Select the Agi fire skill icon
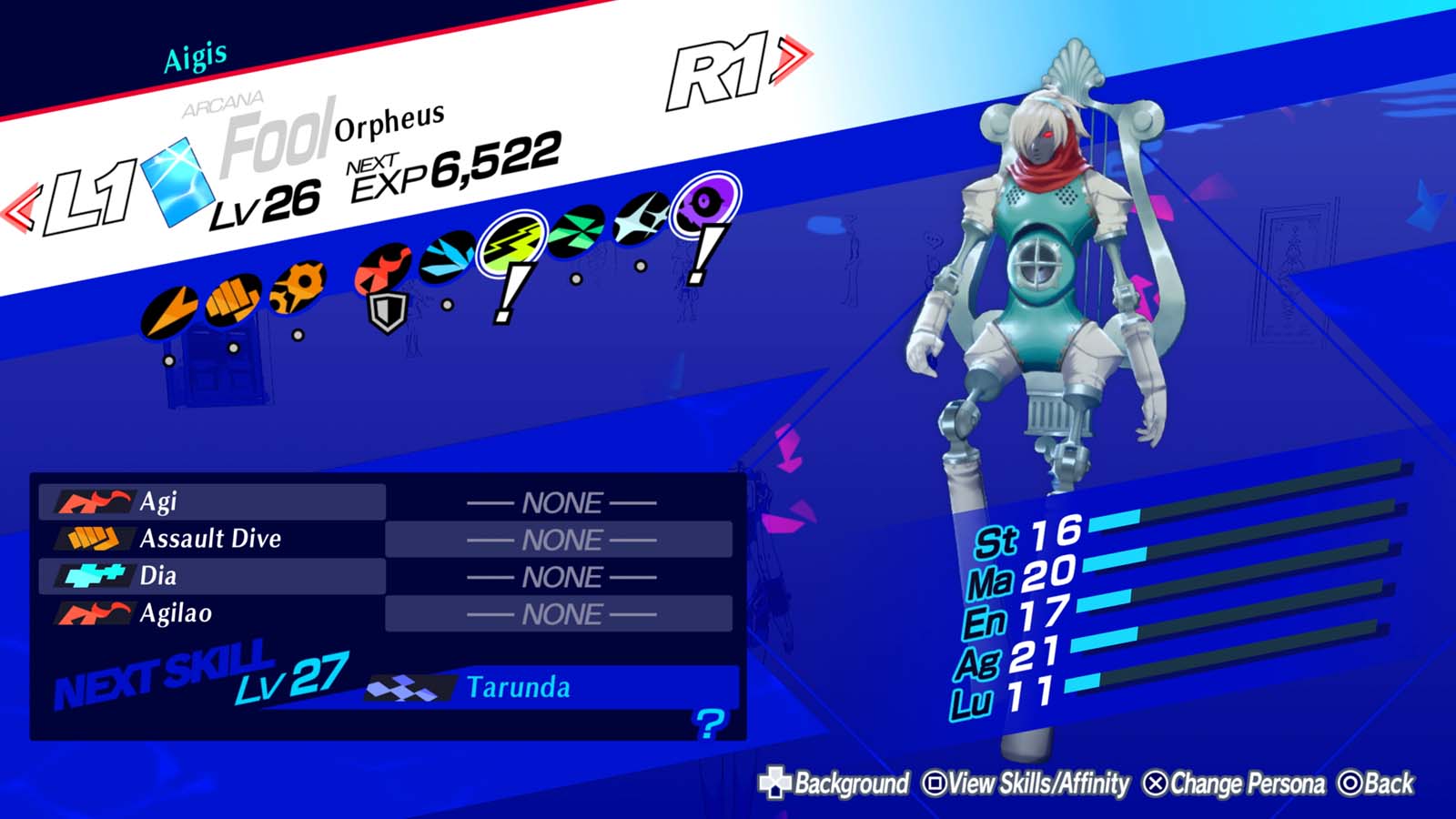This screenshot has height=819, width=1456. pos(96,502)
